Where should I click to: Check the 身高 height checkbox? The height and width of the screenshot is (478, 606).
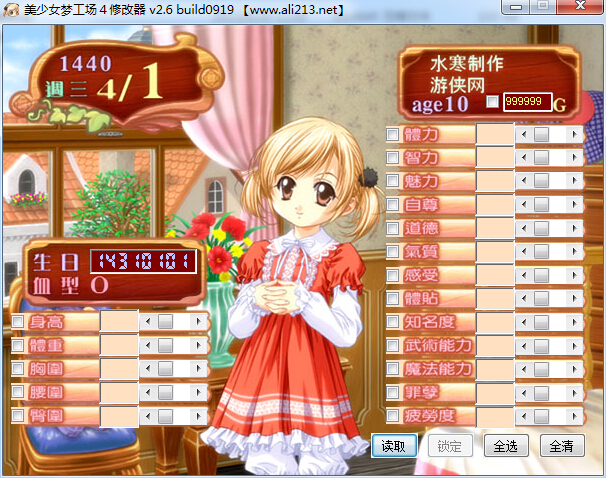pyautogui.click(x=17, y=322)
